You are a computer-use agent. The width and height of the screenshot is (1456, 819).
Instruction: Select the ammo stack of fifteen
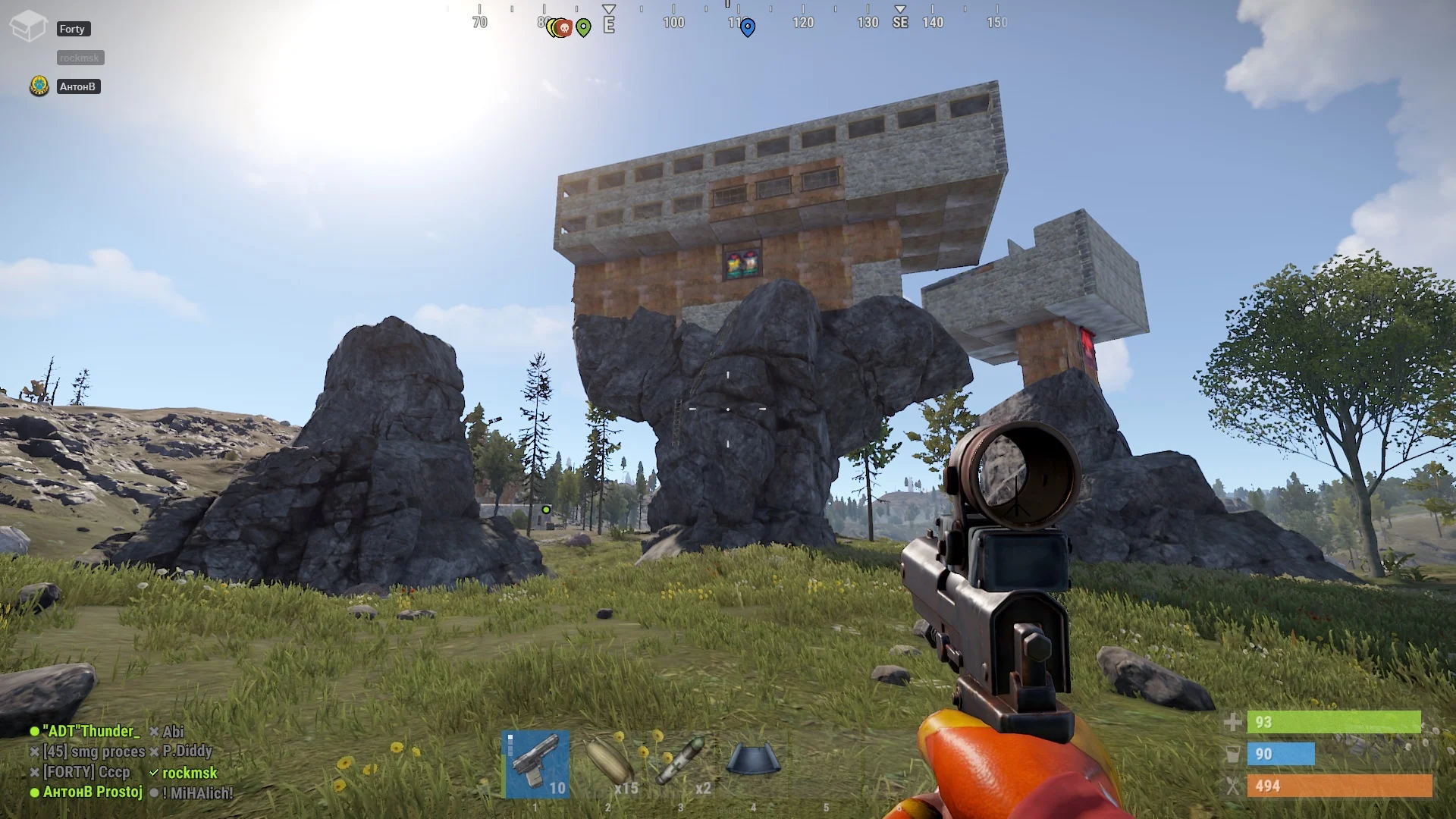[x=610, y=764]
